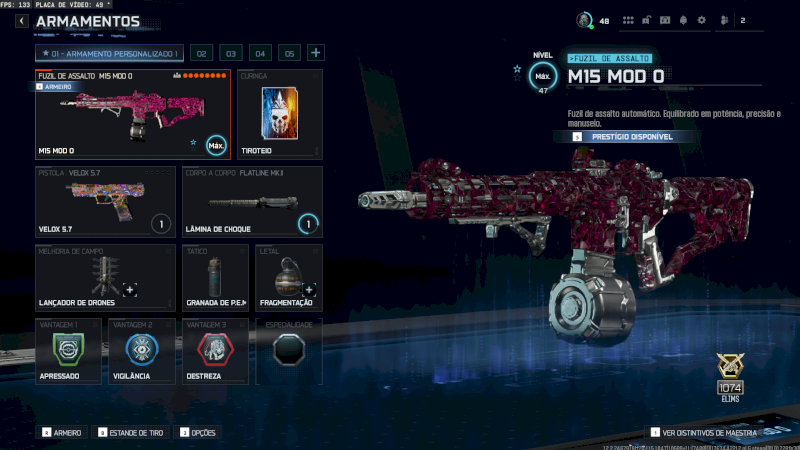Screen dimensions: 800x450
Task: Open the Apressado perk slot
Action: click(68, 351)
